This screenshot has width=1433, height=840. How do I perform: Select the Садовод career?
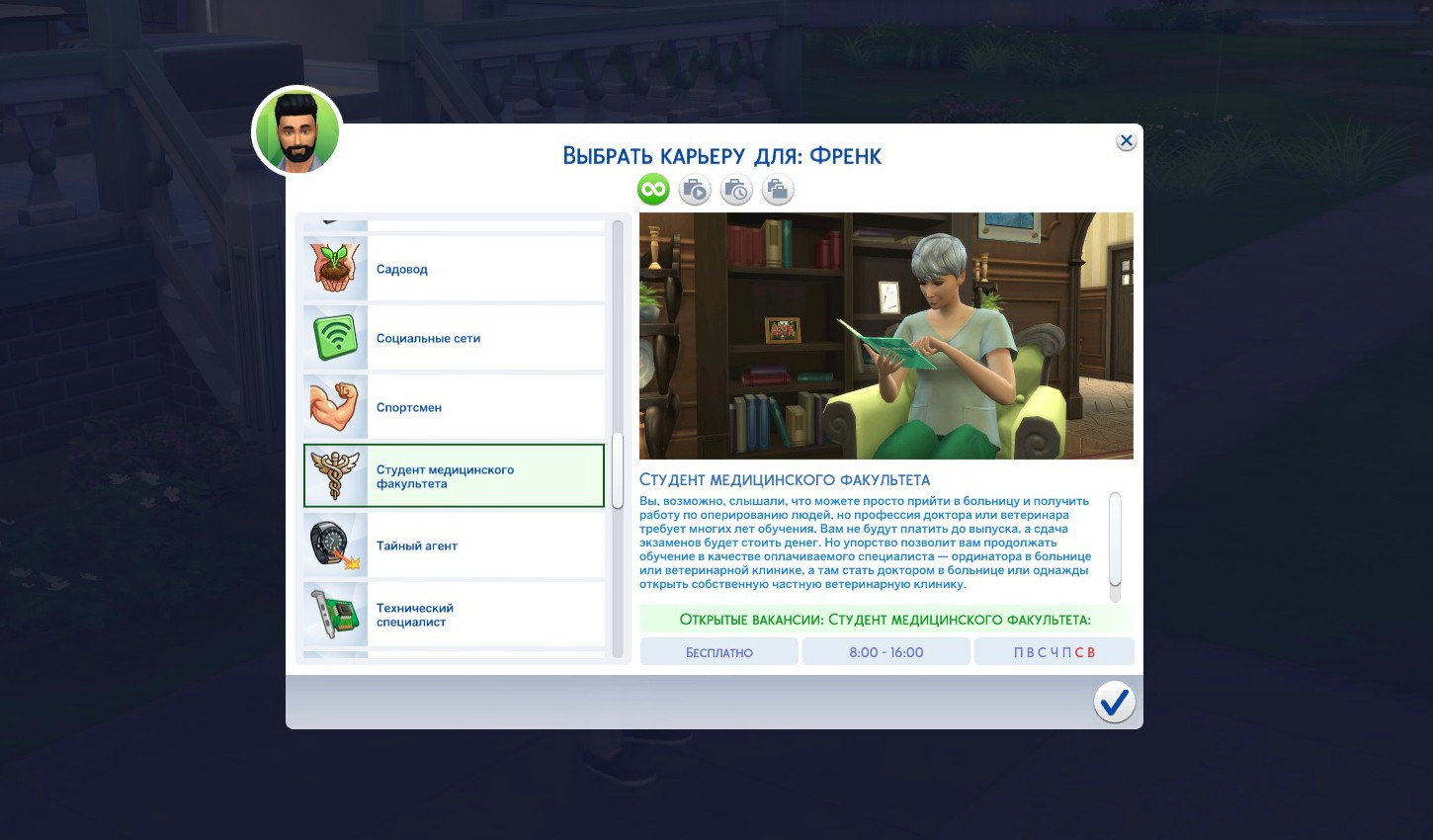point(455,269)
